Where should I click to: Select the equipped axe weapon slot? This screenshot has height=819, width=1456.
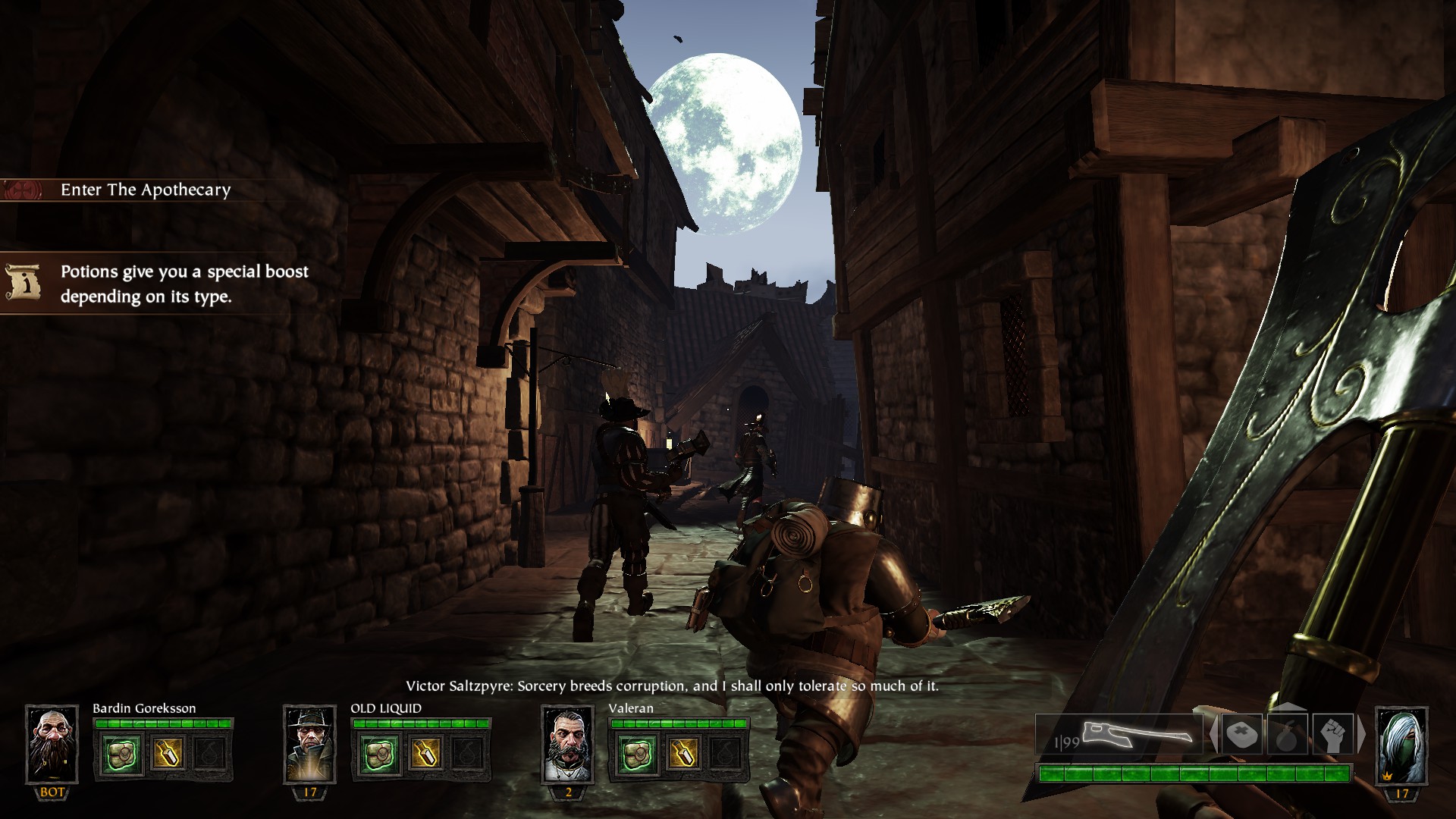click(1120, 734)
